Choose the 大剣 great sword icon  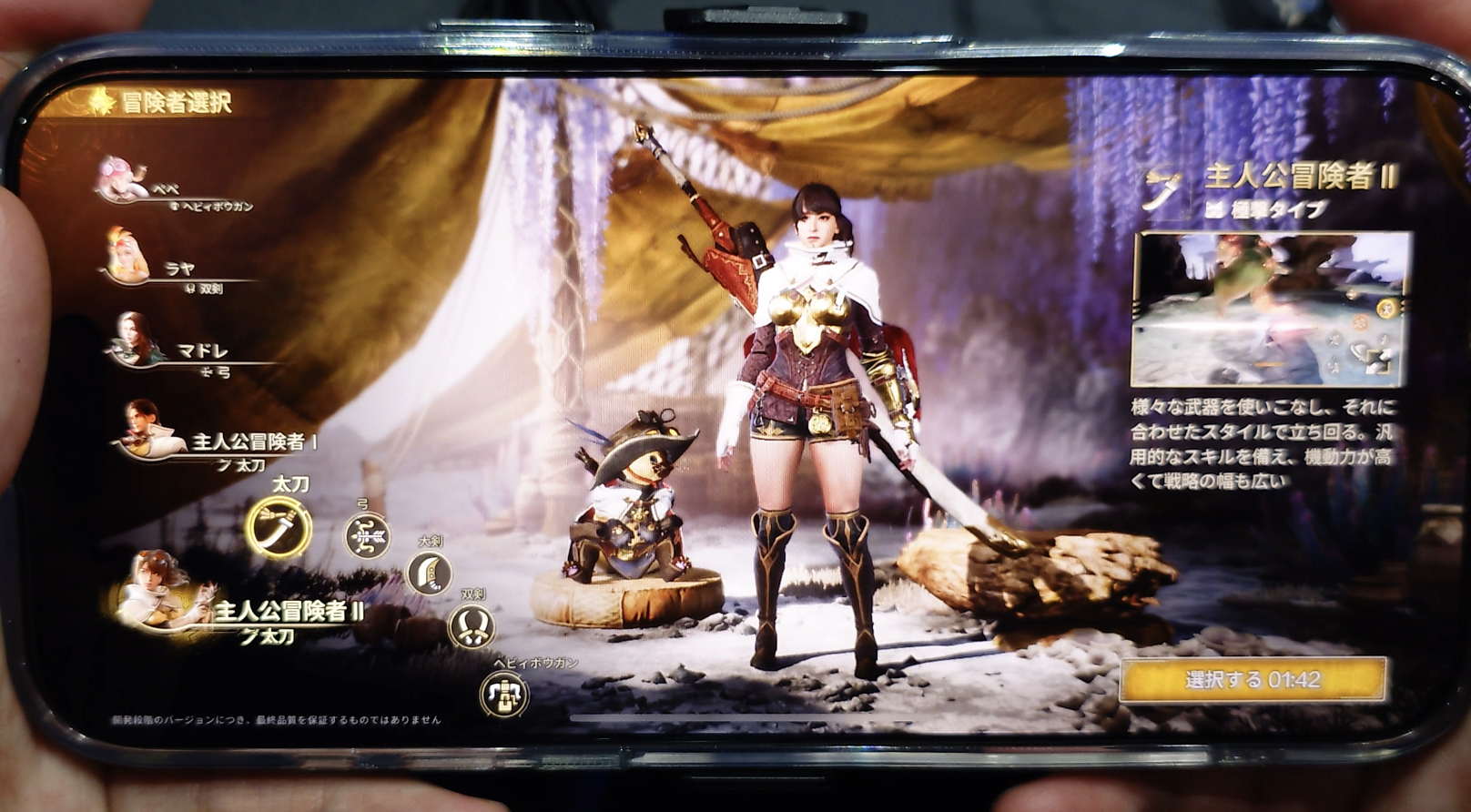[x=429, y=573]
